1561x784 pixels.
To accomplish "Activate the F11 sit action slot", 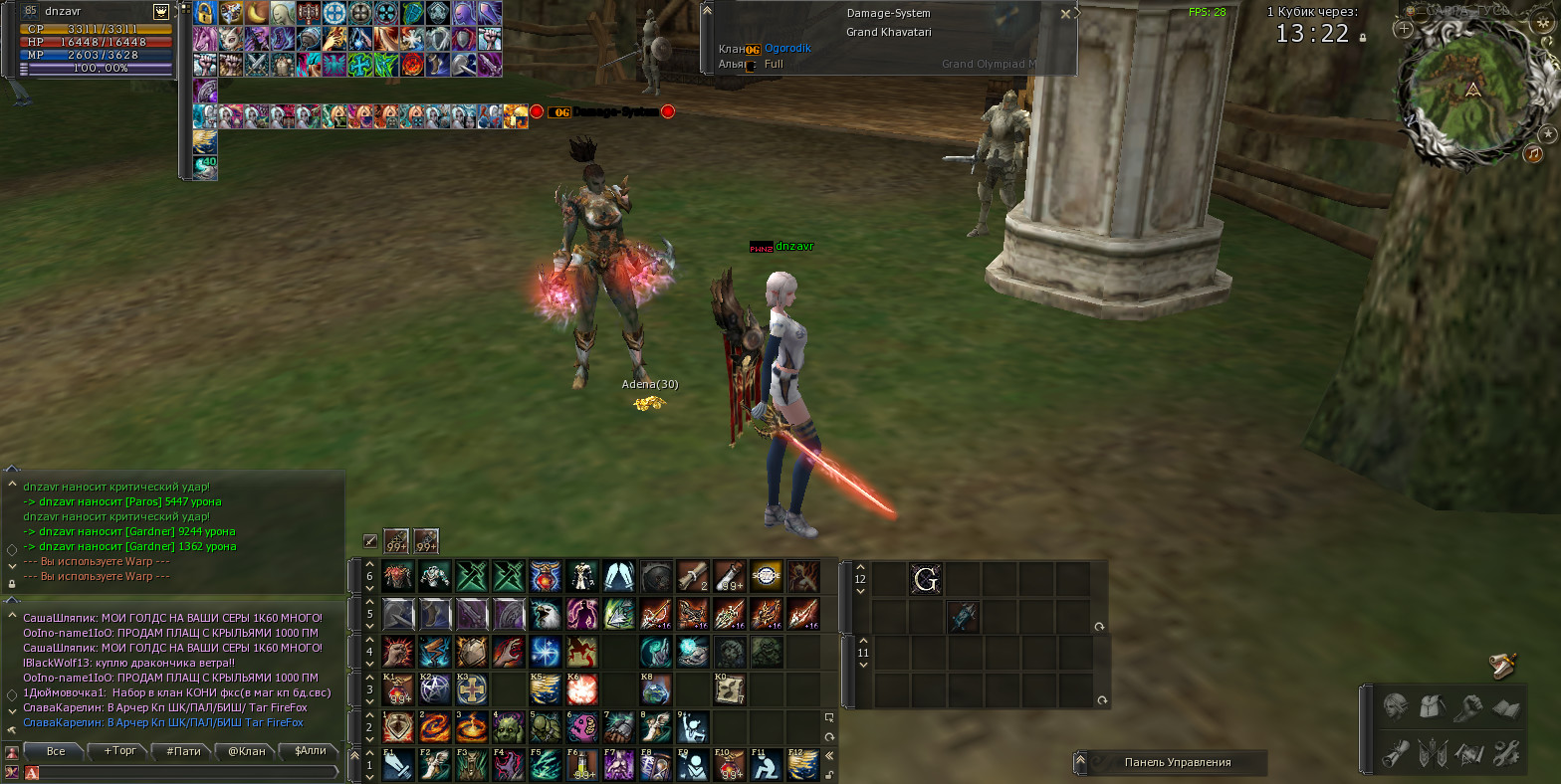I will click(767, 764).
